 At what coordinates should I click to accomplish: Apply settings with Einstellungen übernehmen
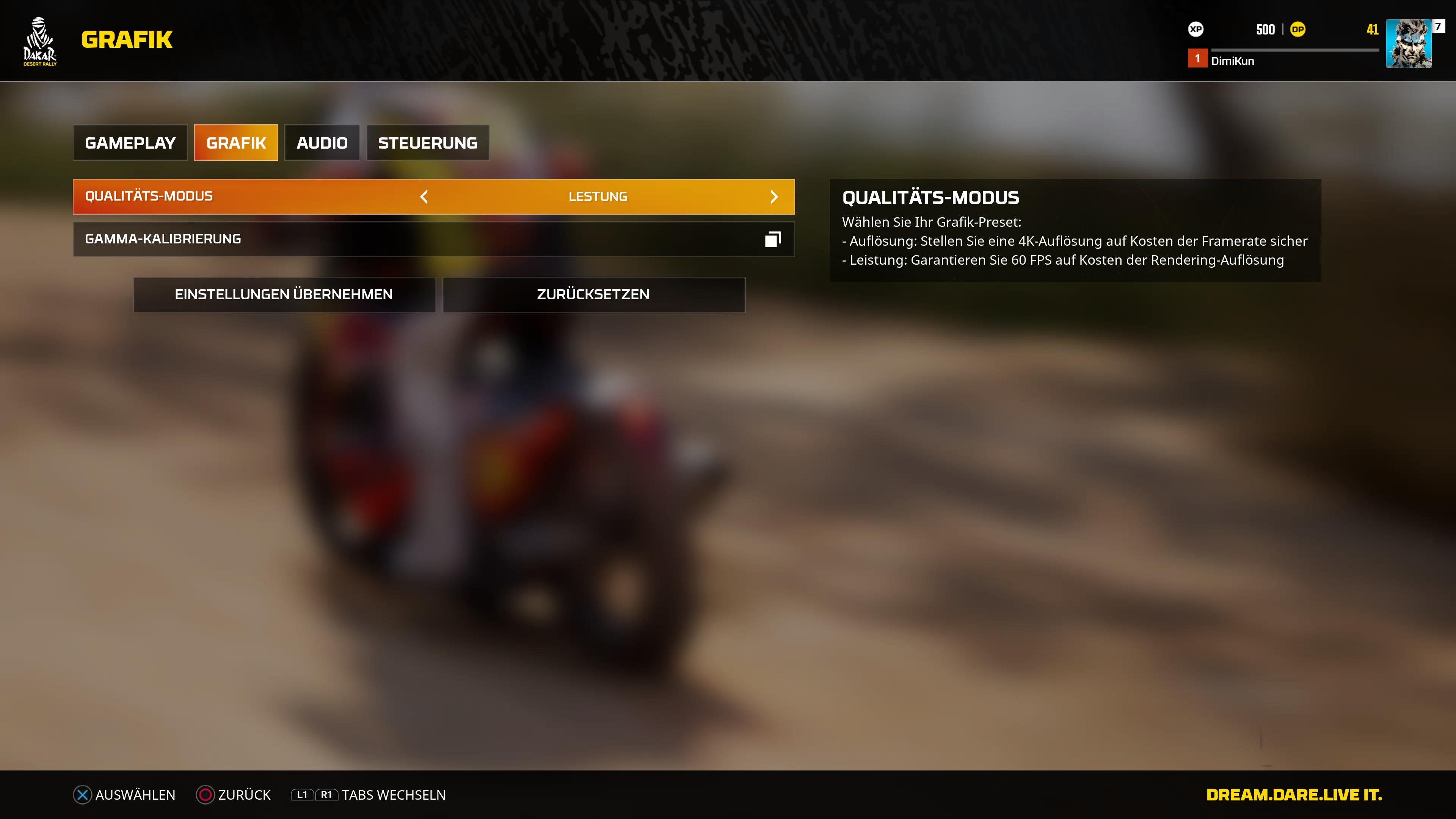click(284, 295)
